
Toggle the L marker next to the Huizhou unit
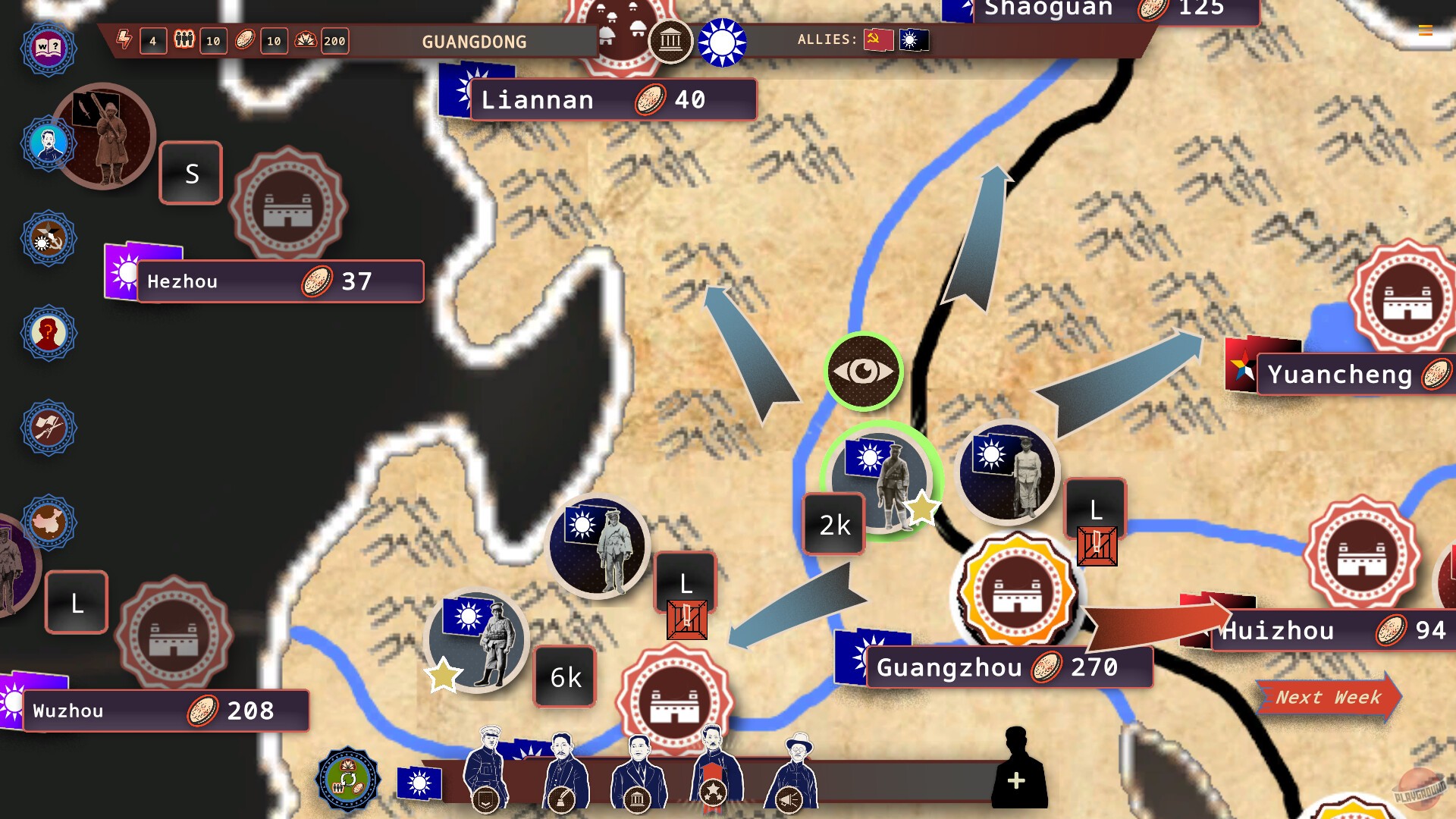click(1094, 508)
